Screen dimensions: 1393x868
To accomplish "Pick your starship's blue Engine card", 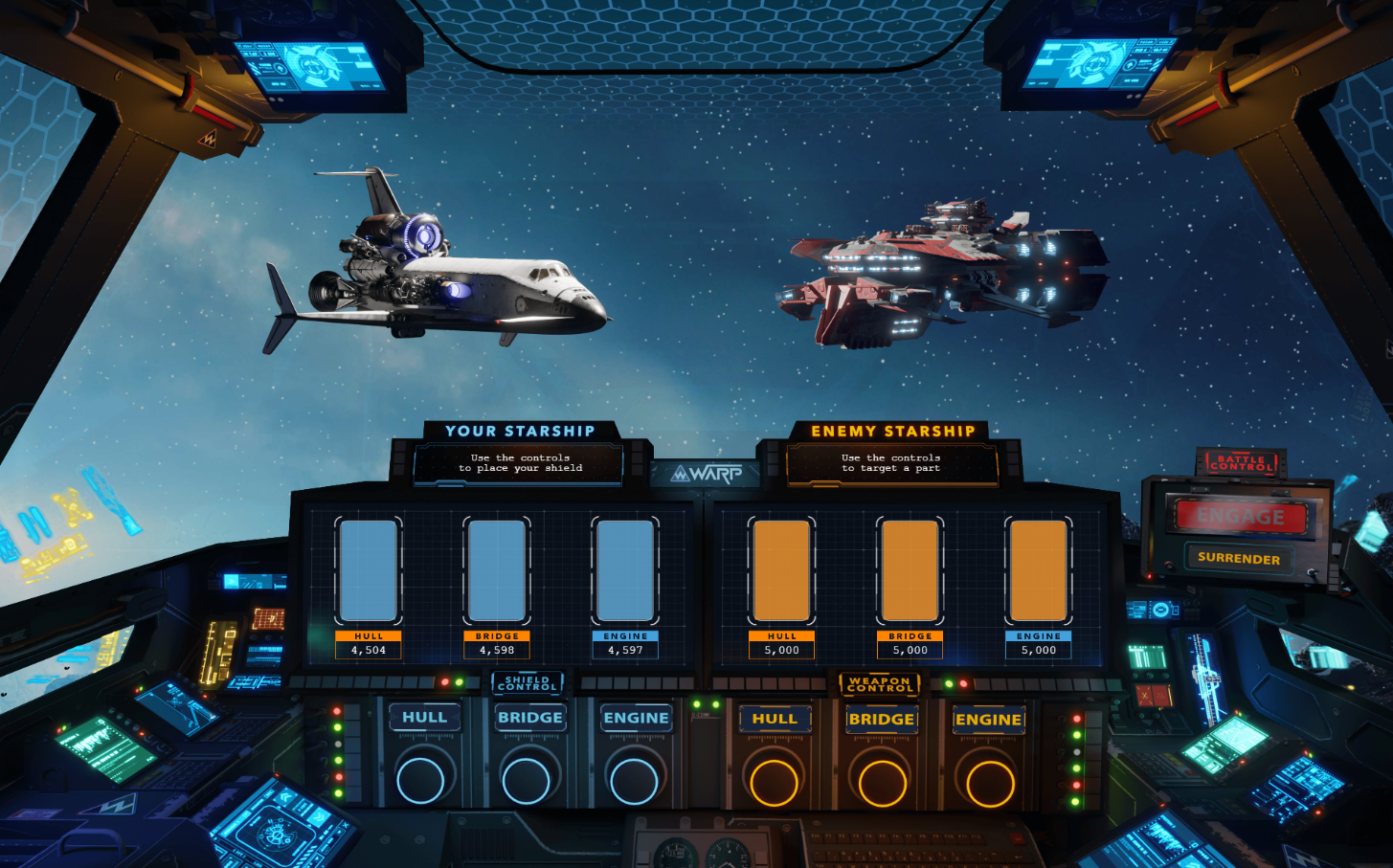I will click(625, 571).
